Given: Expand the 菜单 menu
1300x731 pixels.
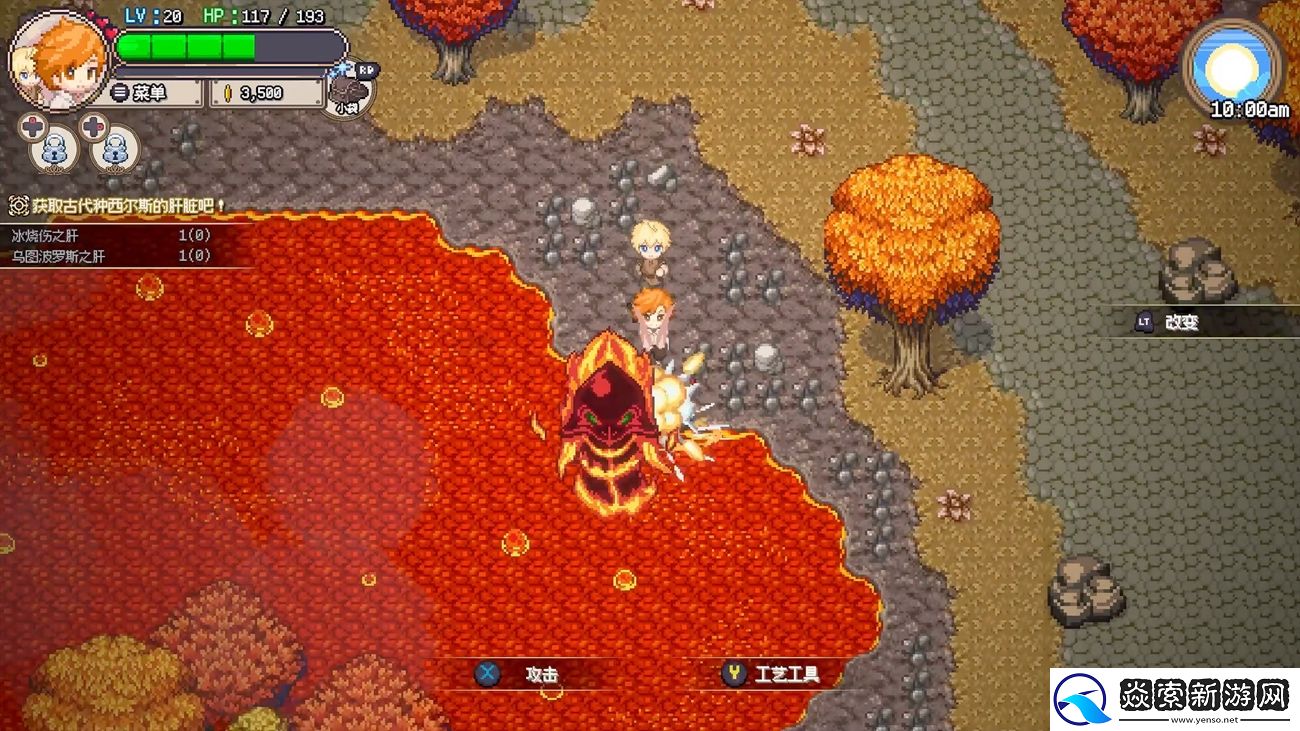Looking at the screenshot, I should click(150, 92).
